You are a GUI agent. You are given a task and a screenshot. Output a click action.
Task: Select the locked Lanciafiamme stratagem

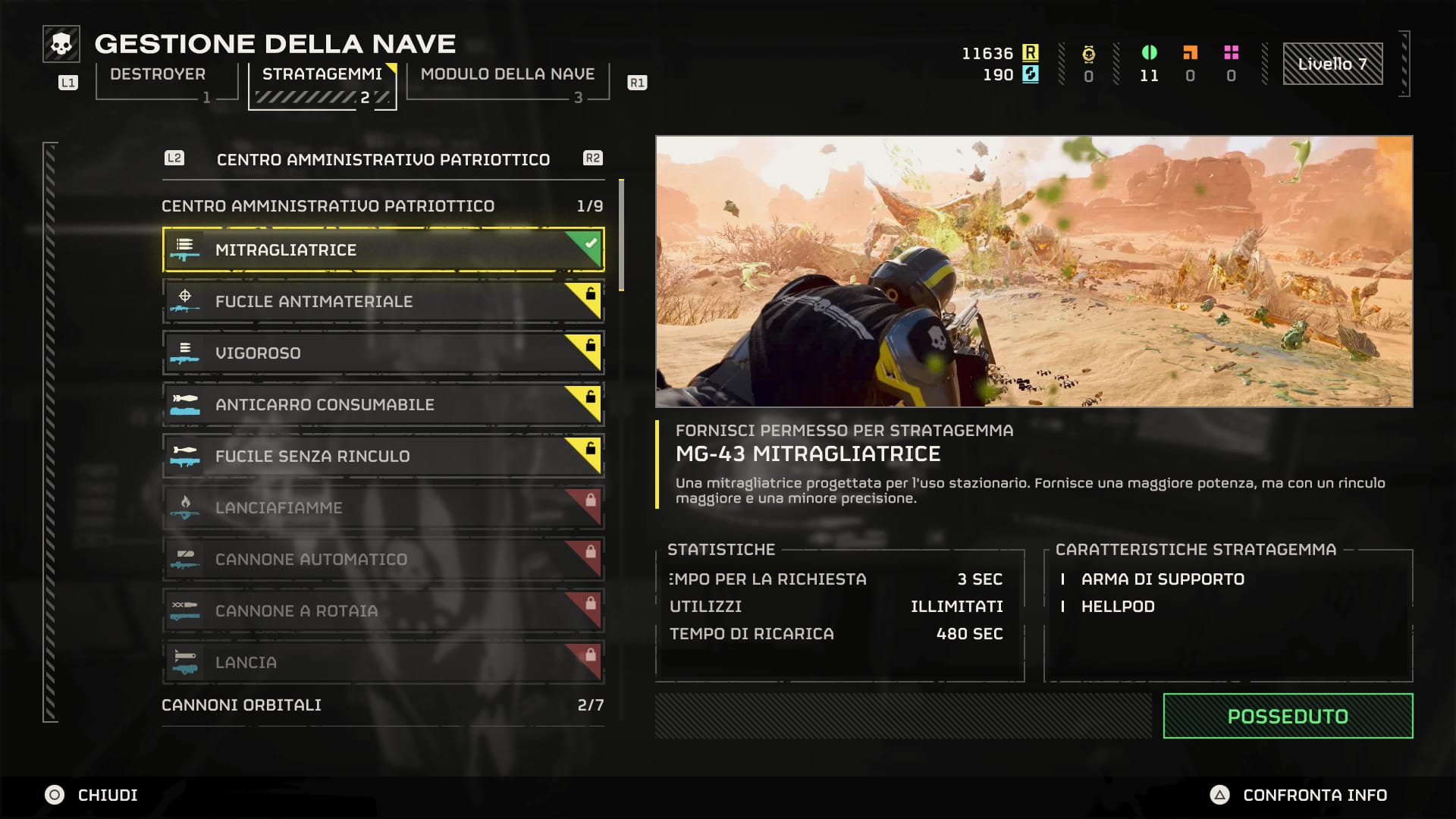point(383,507)
